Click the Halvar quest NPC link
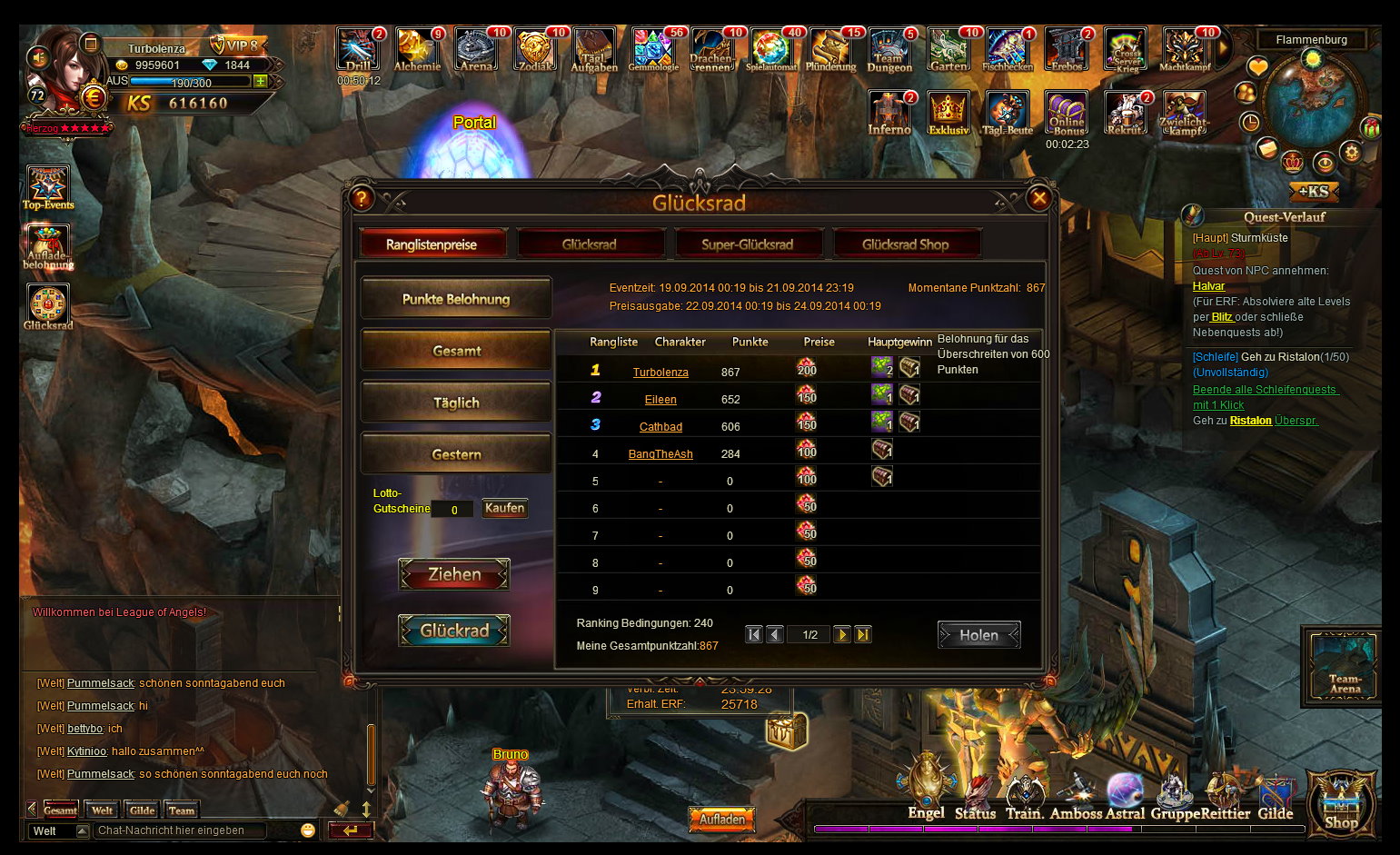The width and height of the screenshot is (1400, 855). 1208,286
